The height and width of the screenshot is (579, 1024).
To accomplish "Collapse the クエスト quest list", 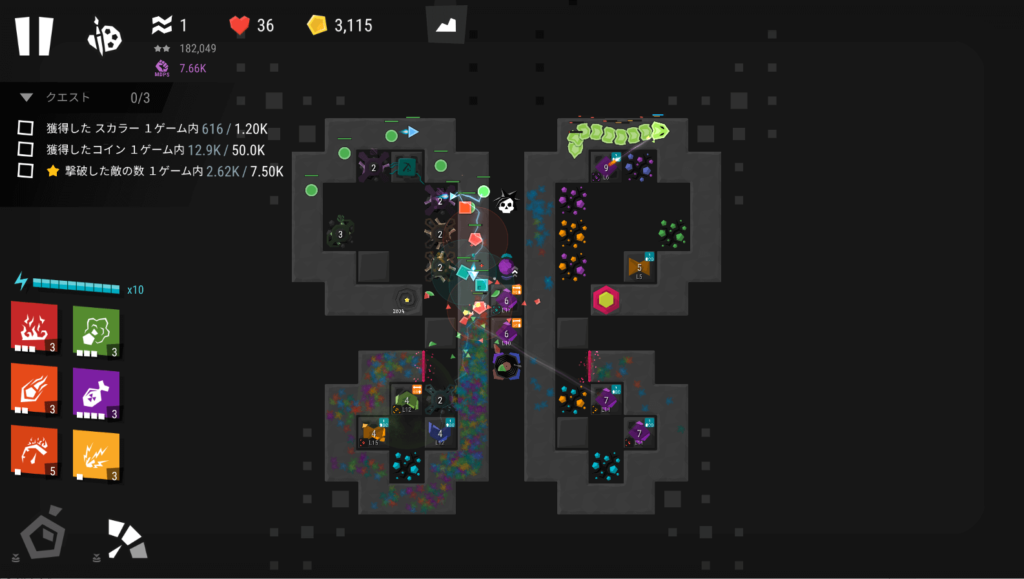I will point(27,98).
